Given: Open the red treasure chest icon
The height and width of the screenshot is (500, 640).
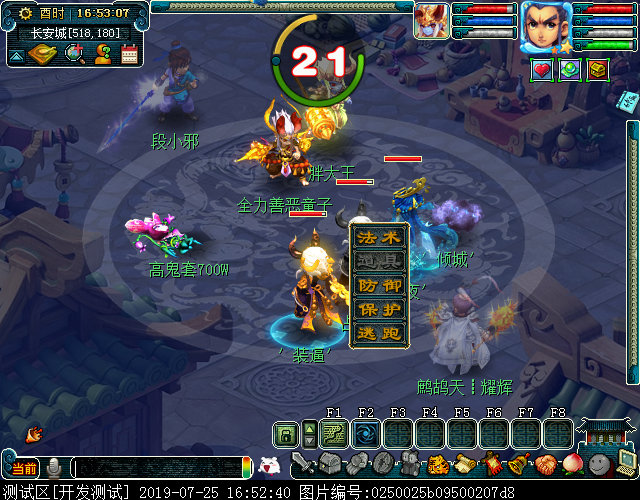Looking at the screenshot, I should 598,70.
